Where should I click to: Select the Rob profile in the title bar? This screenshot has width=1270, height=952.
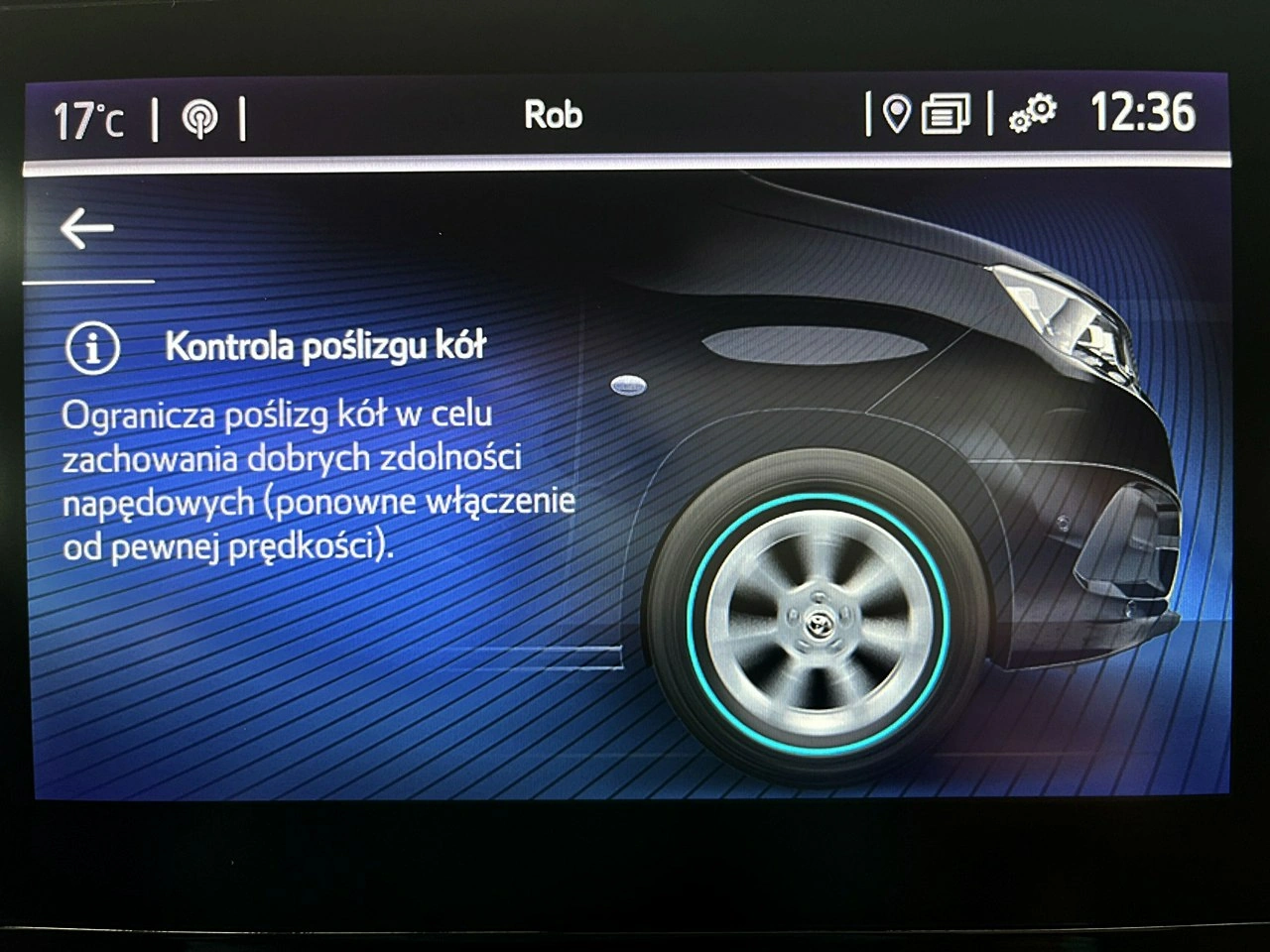[554, 114]
